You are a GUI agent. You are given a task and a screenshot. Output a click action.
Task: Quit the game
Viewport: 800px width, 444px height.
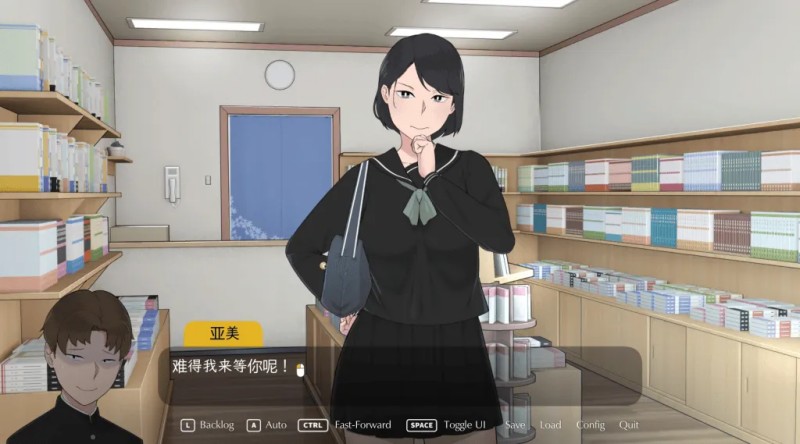(x=629, y=425)
